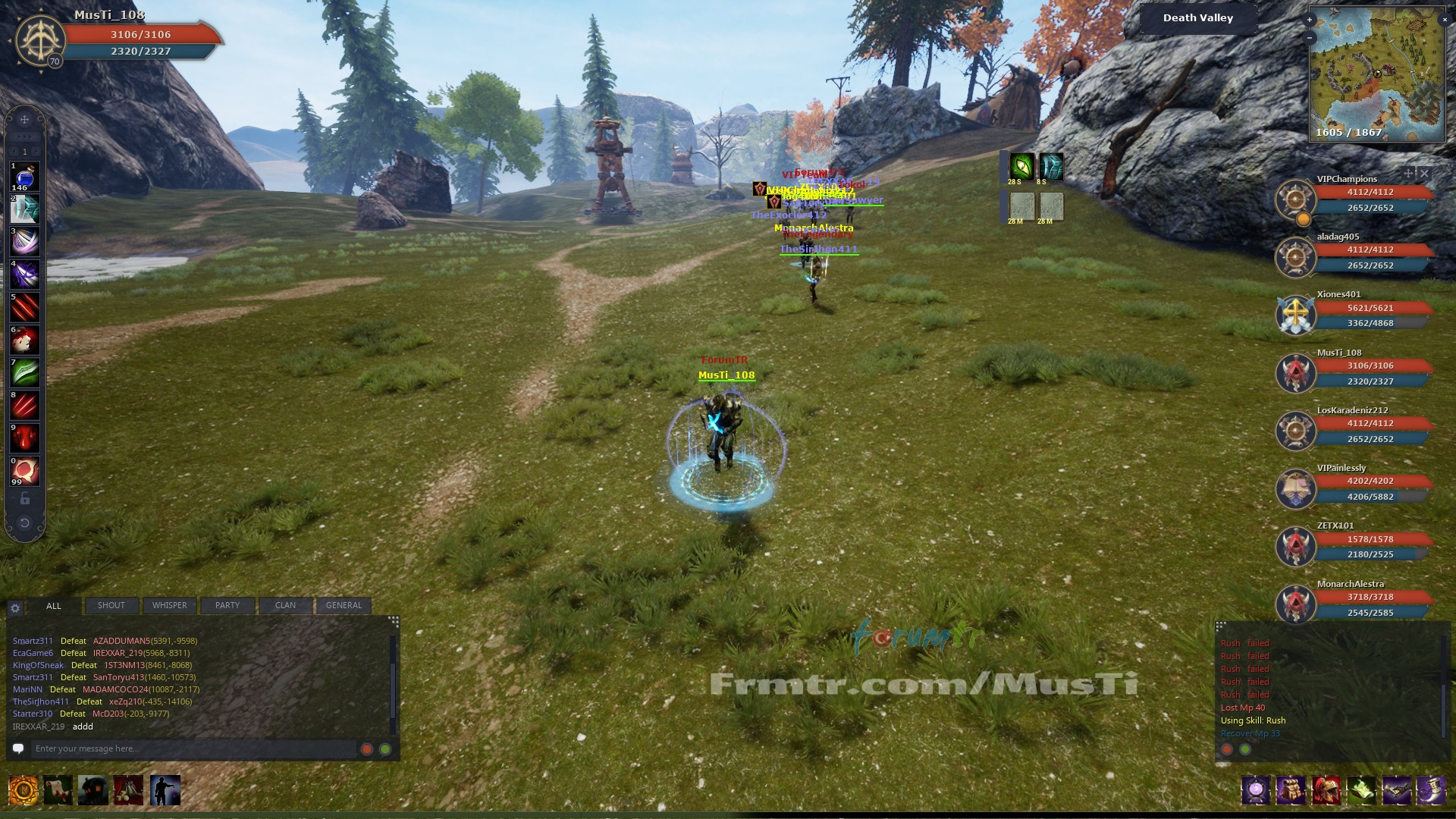
Task: Activate the green leaf skill in slot 7
Action: [24, 372]
